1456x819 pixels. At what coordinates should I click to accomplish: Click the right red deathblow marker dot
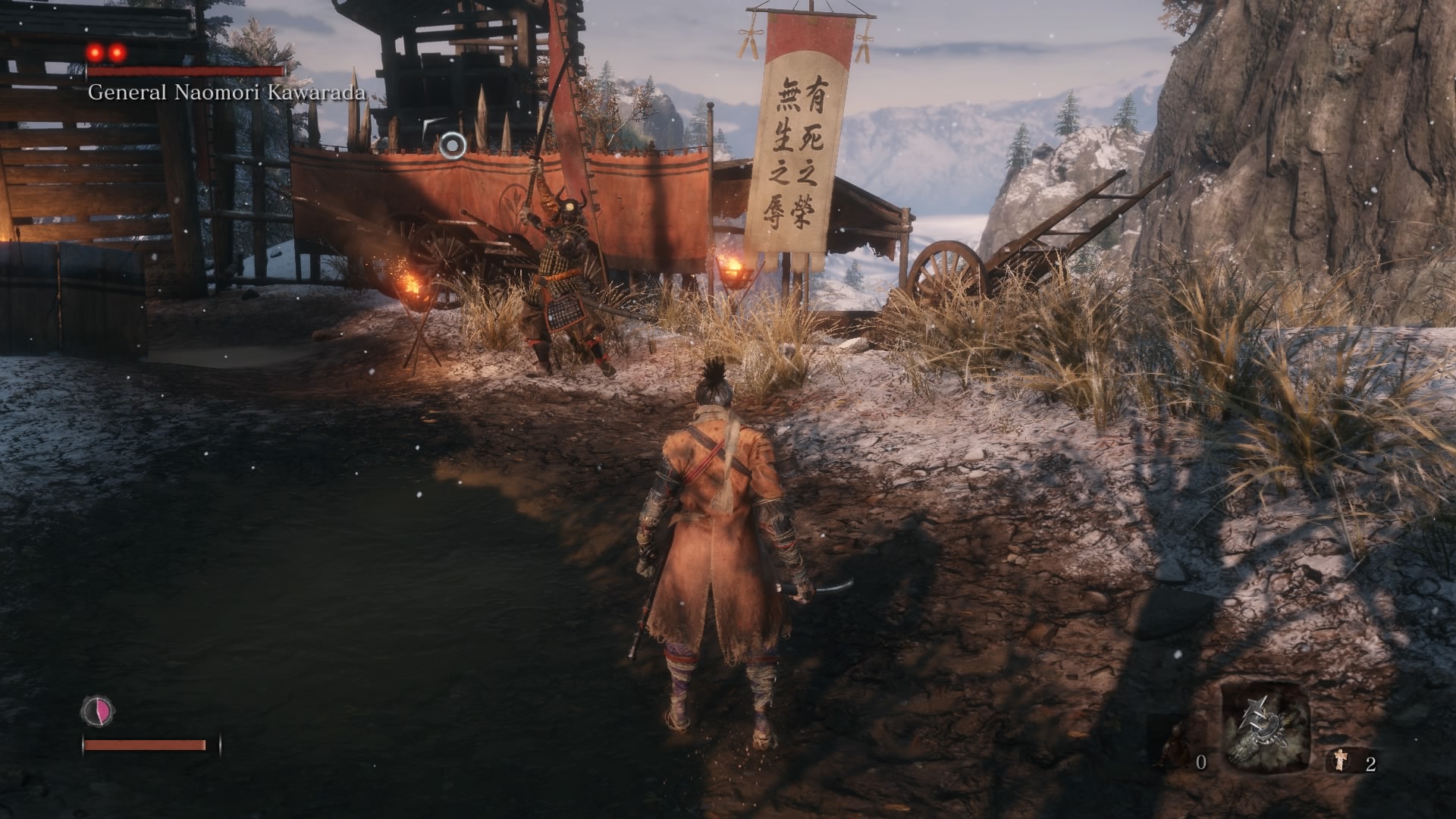tap(118, 52)
